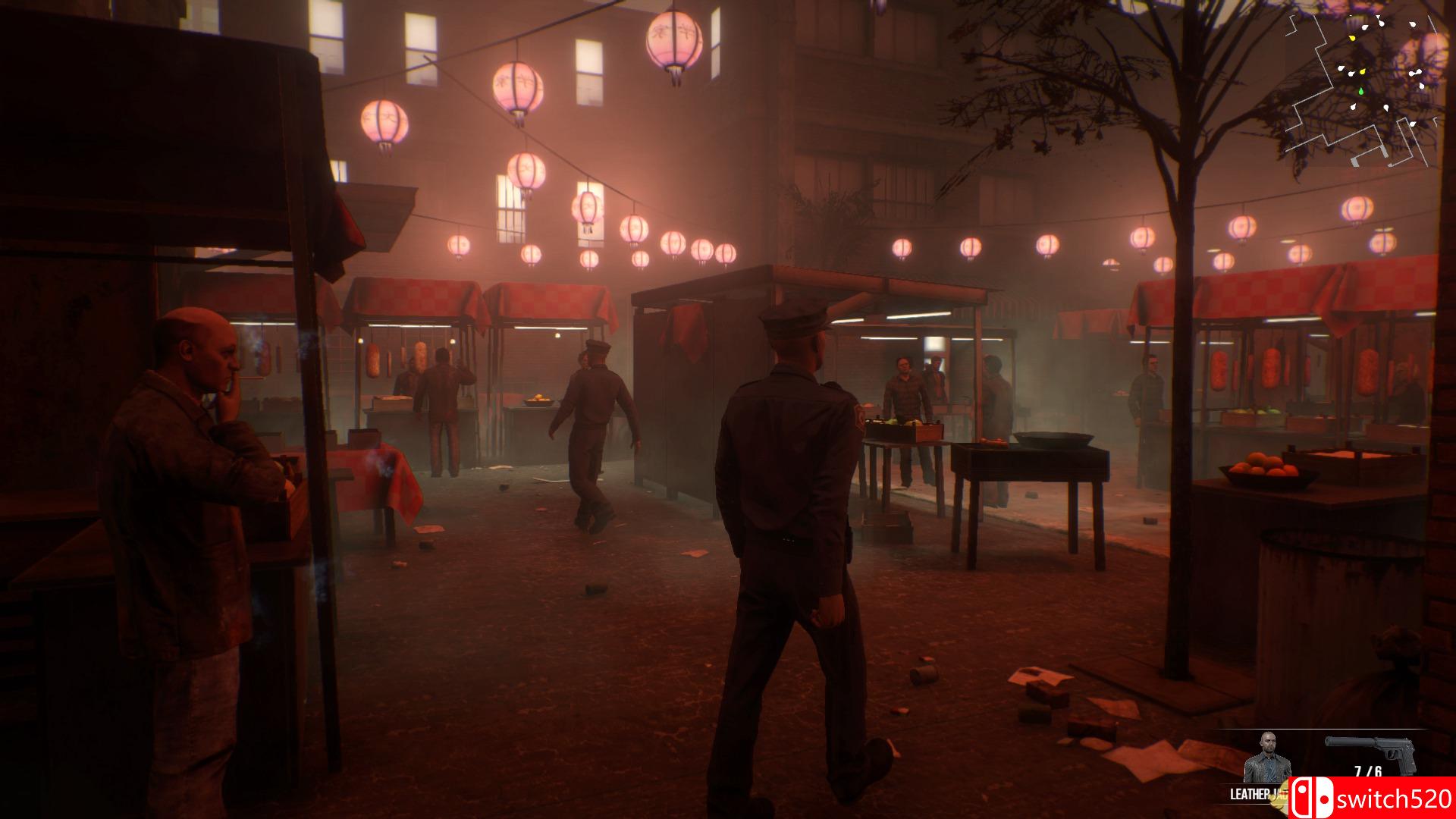Click the minimap in the corner

pyautogui.click(x=1363, y=87)
